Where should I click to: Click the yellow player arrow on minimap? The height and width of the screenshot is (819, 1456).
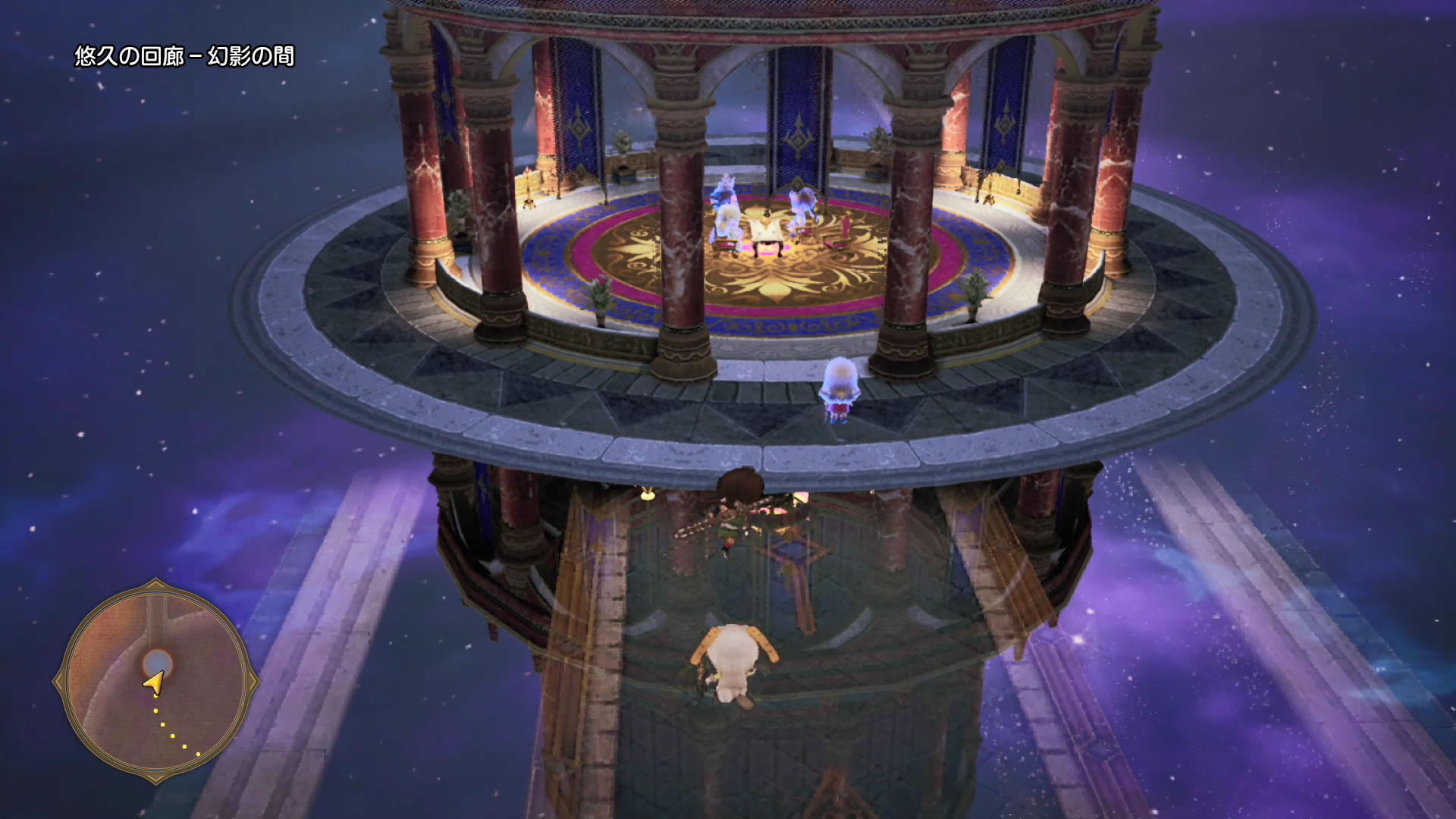[x=154, y=683]
